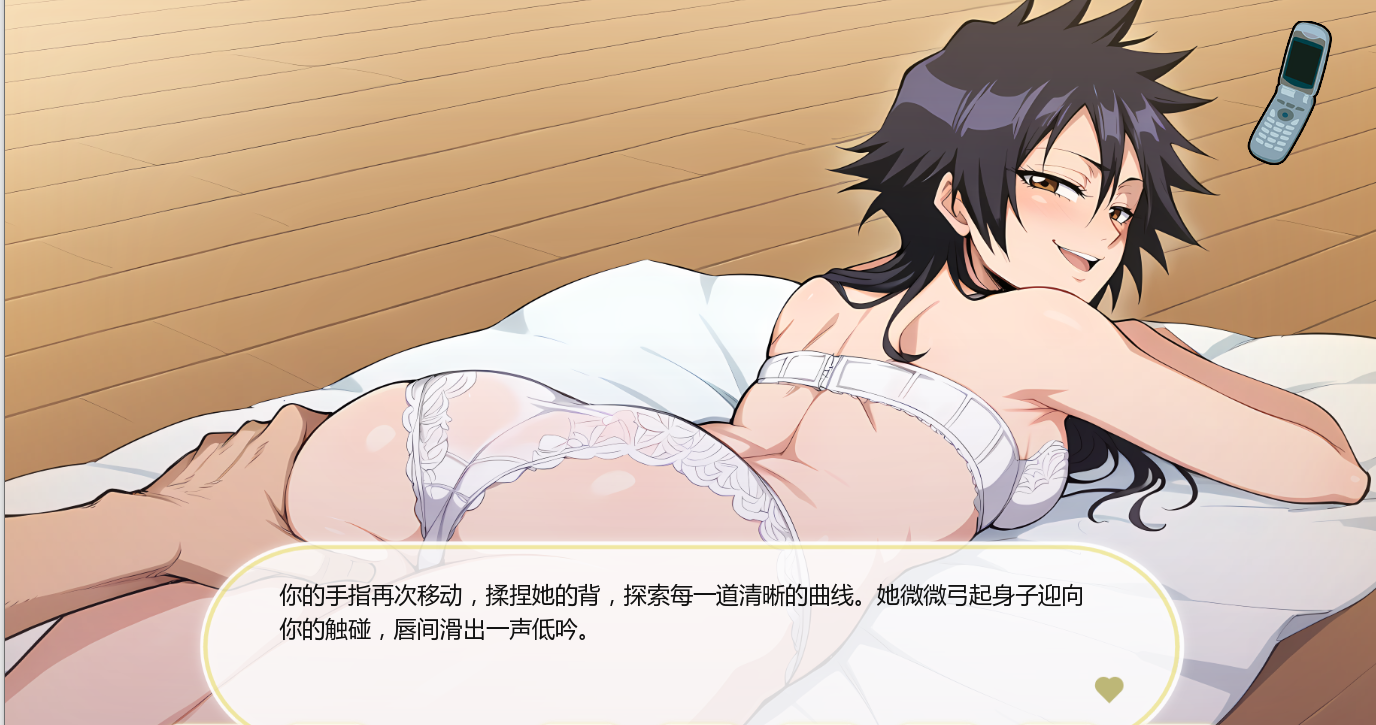Viewport: 1376px width, 725px height.
Task: Click the phone's round navigation button
Action: [x=1285, y=115]
